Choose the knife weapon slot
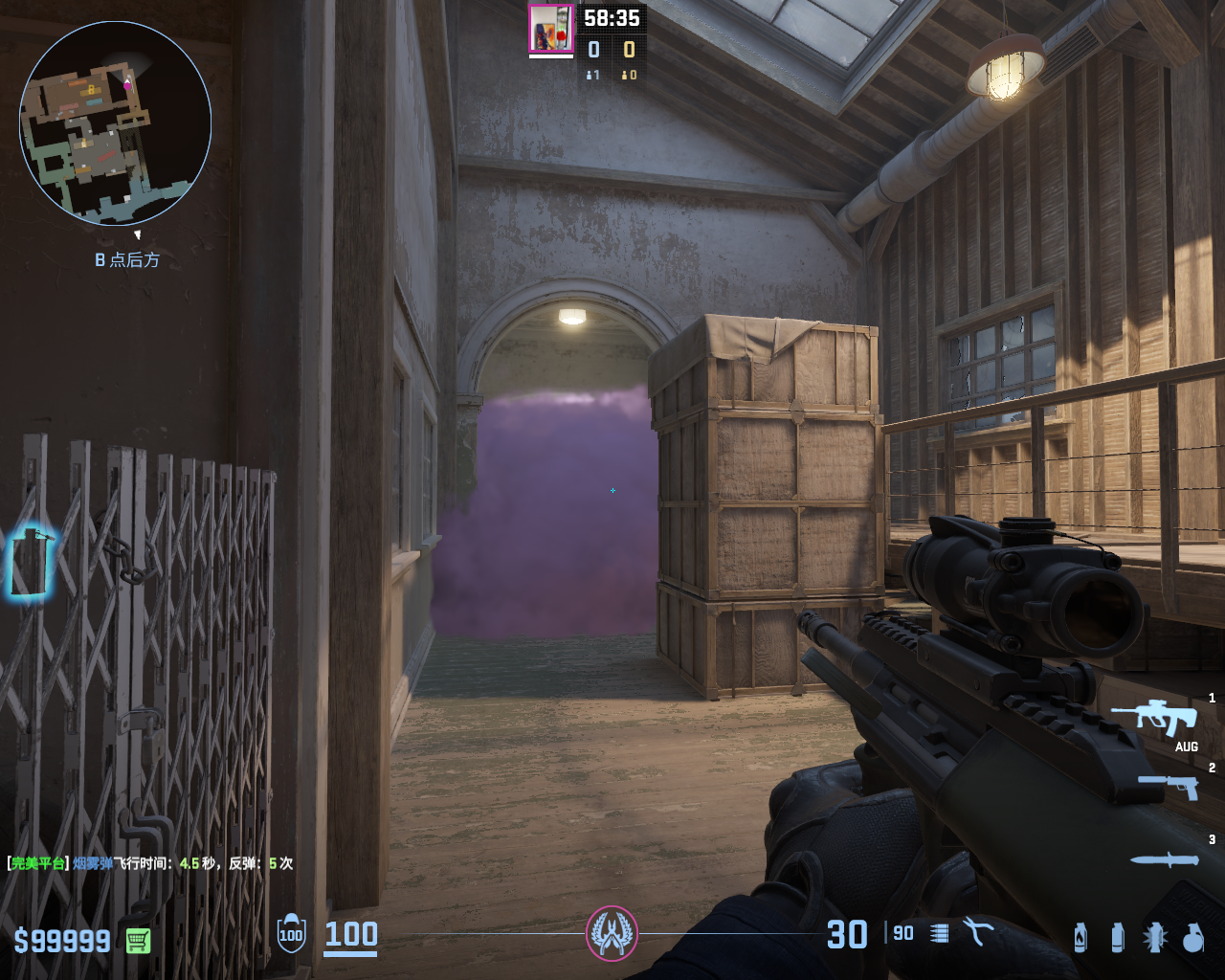1225x980 pixels. [x=1164, y=859]
